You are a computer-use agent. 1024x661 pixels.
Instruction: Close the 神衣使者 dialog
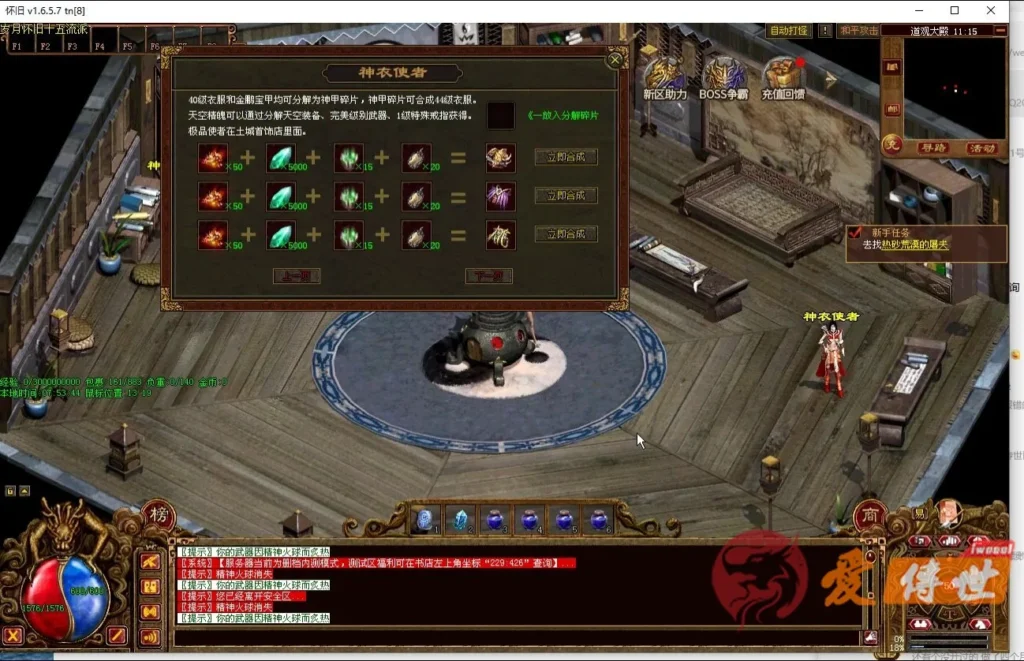[x=615, y=60]
